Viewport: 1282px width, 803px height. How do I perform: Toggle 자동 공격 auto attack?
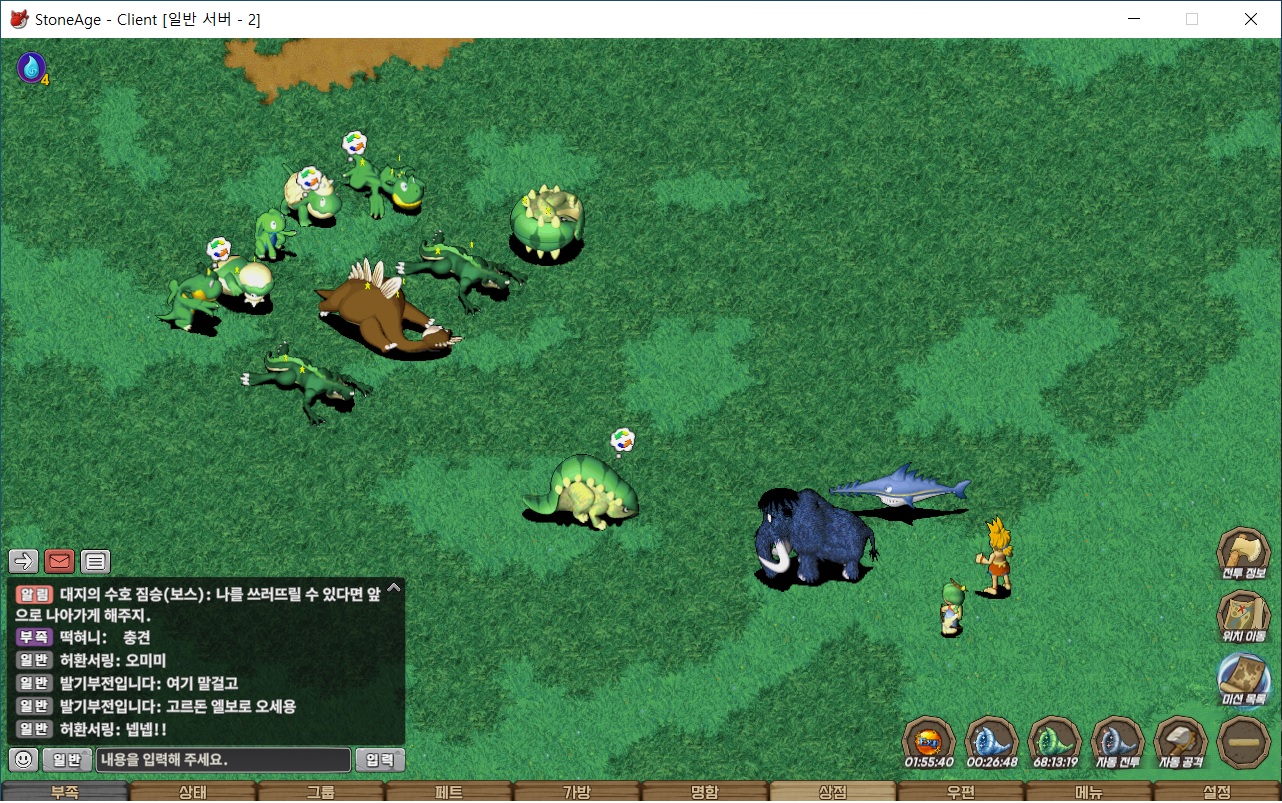pyautogui.click(x=1180, y=741)
